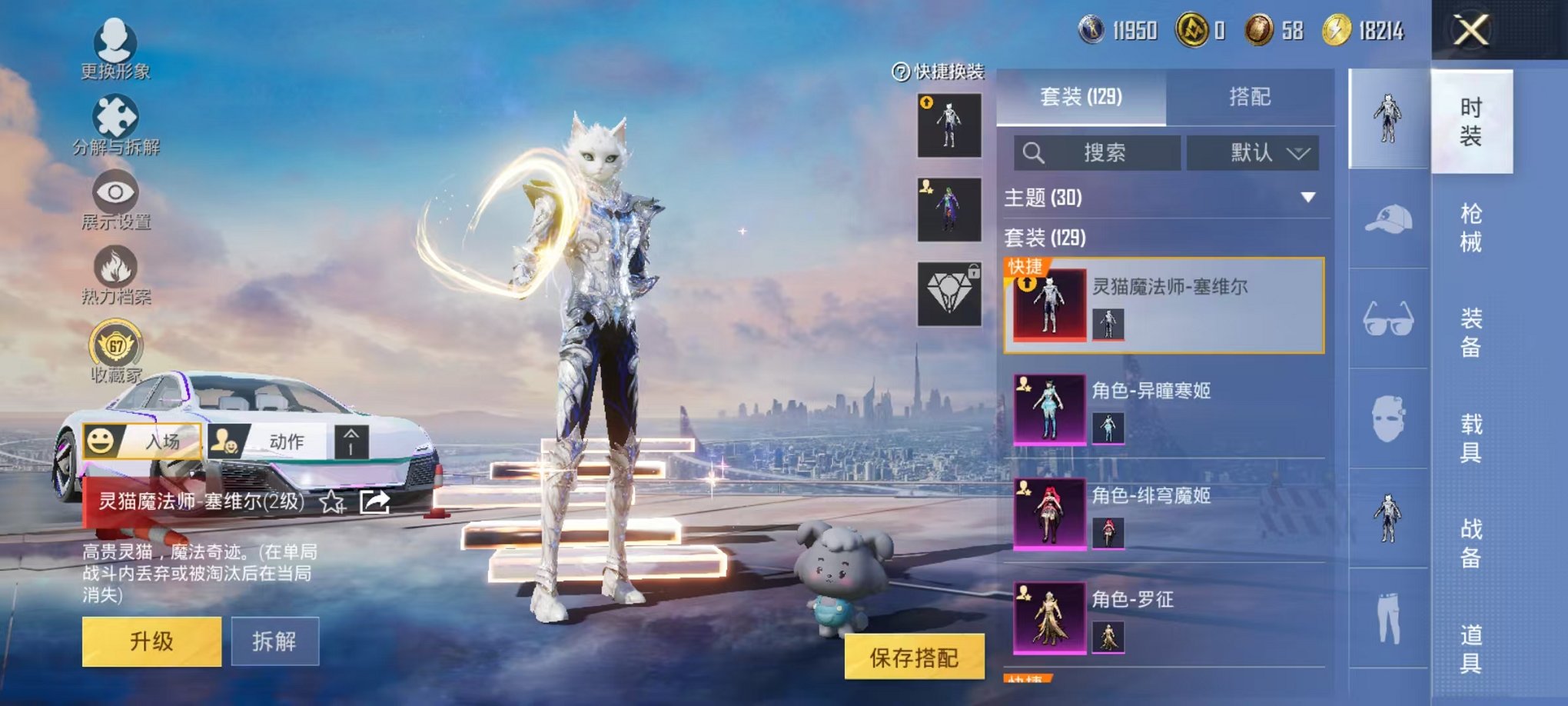Open the 默认 sort dropdown
Screen dimensions: 1568x706
point(1252,152)
